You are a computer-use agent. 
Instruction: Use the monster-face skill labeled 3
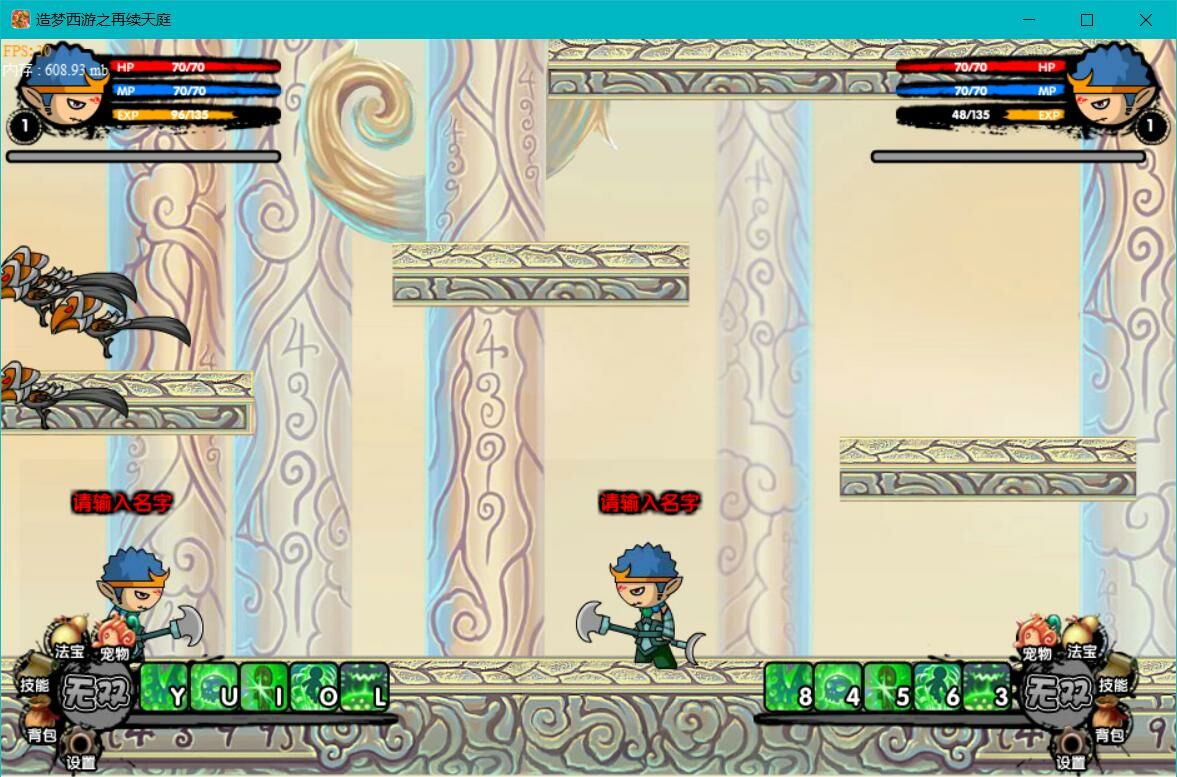pyautogui.click(x=988, y=687)
